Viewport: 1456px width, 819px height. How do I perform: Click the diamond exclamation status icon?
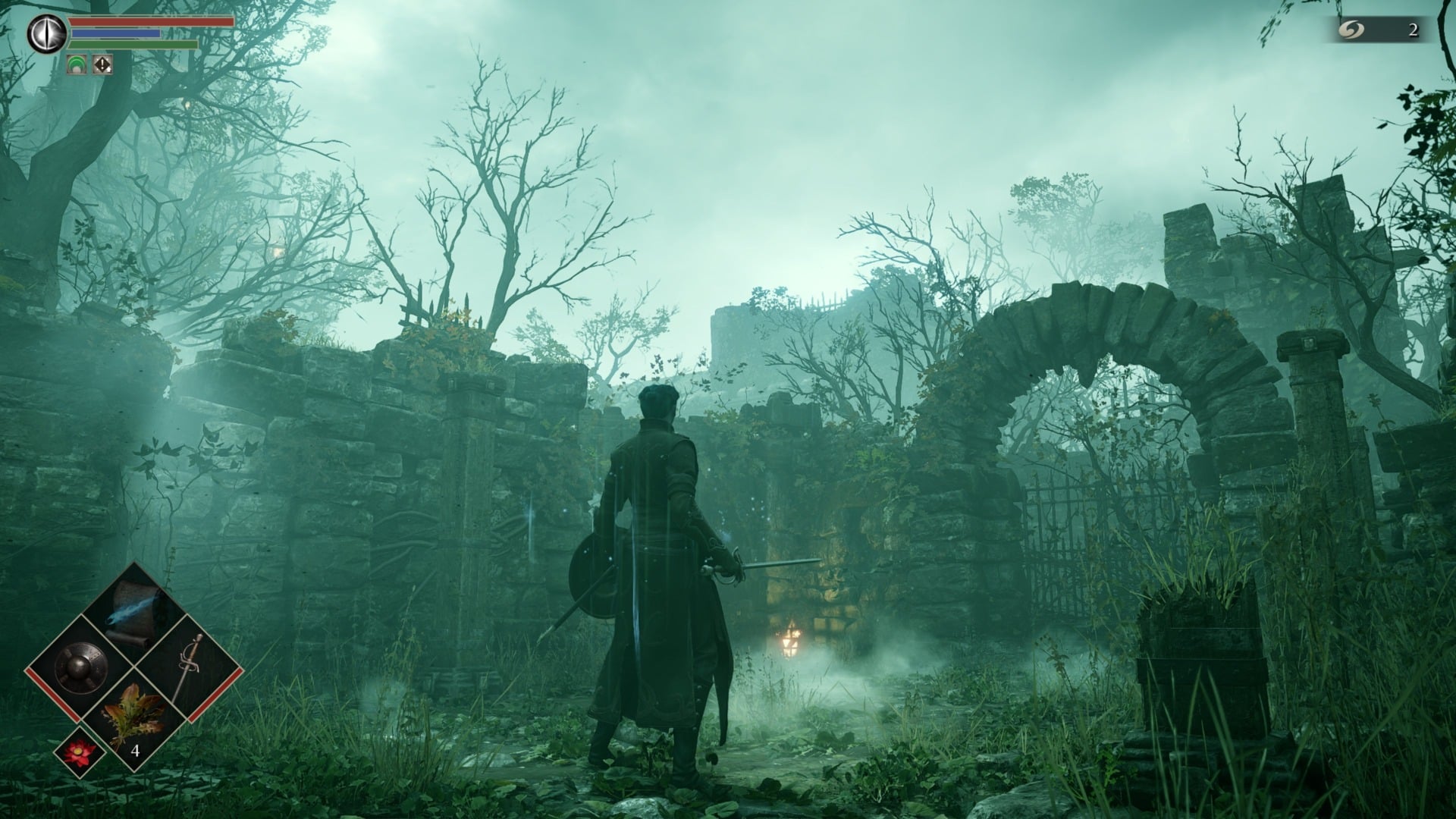102,65
